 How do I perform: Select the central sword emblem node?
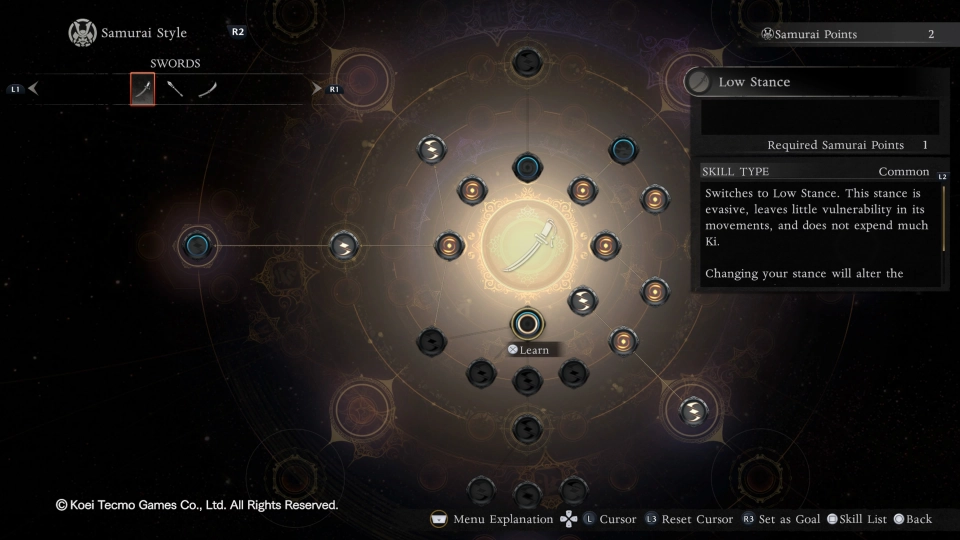click(527, 245)
